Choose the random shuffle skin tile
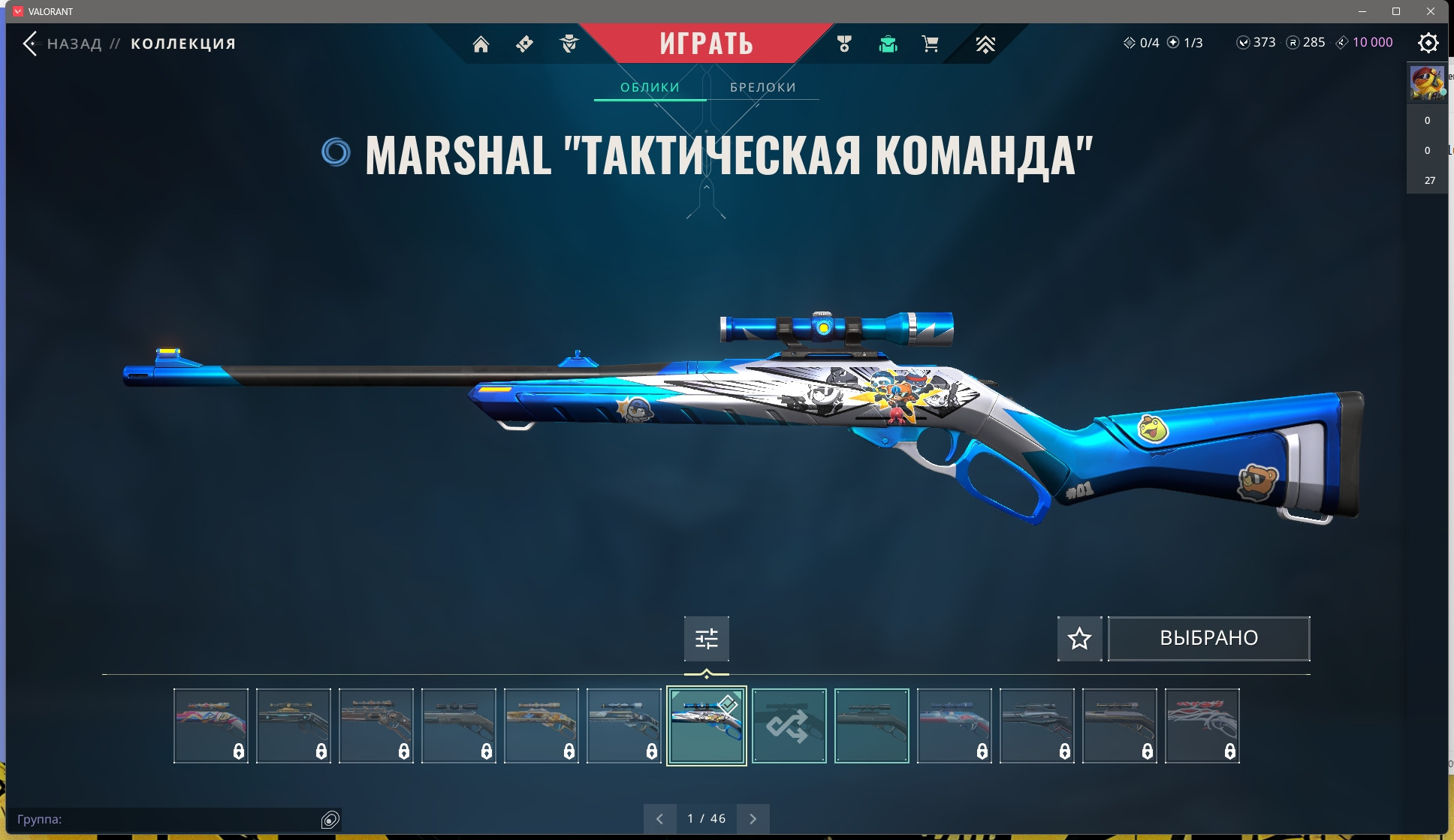The image size is (1454, 840). 789,726
